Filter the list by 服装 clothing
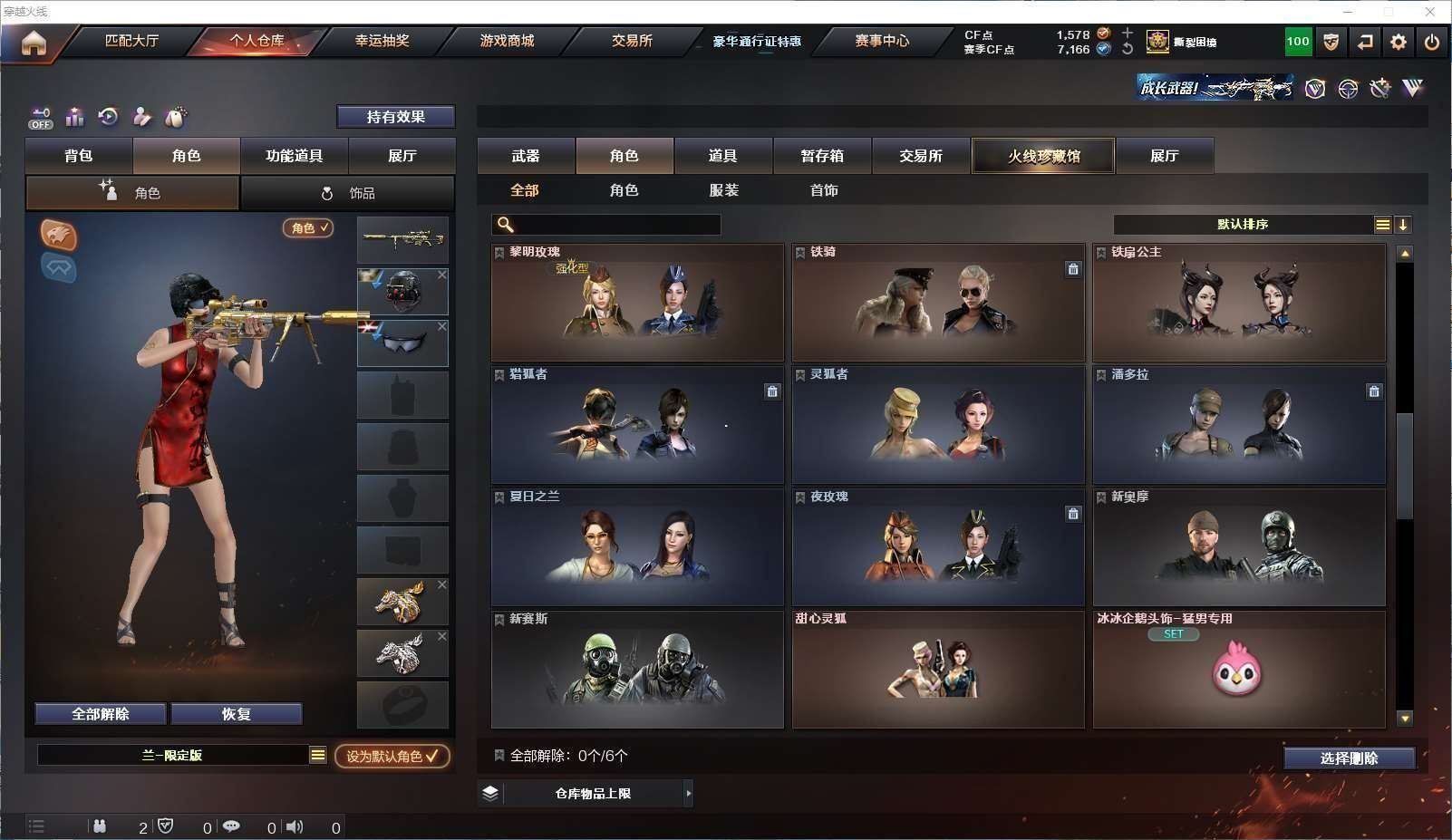The height and width of the screenshot is (840, 1452). (x=723, y=190)
